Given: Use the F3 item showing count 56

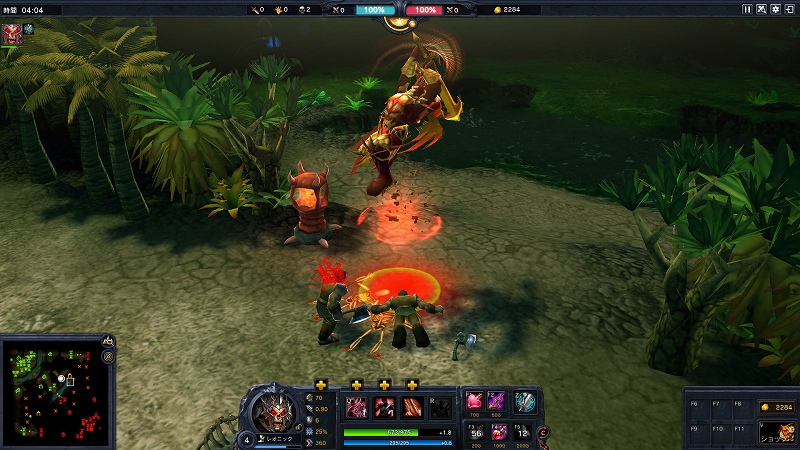Looking at the screenshot, I should point(475,432).
